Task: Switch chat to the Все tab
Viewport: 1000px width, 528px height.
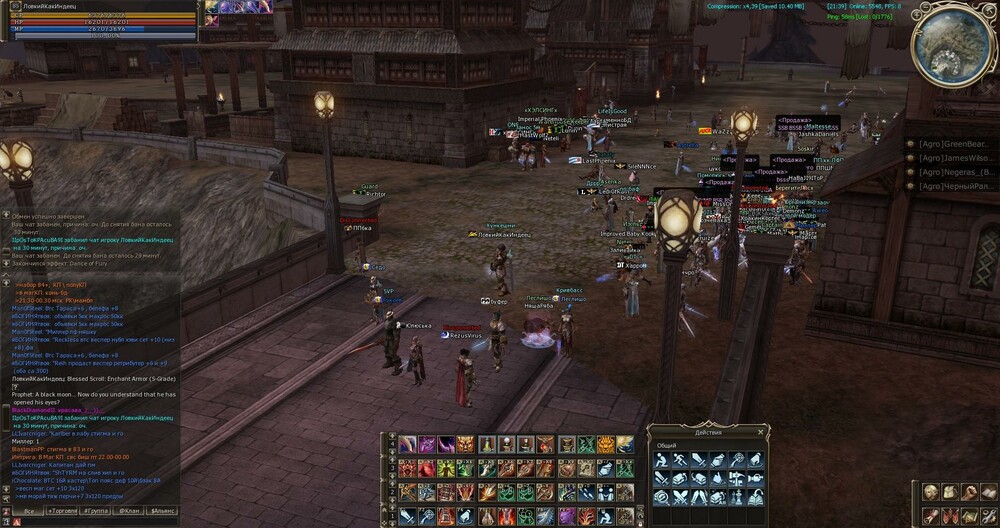Action: coord(29,511)
